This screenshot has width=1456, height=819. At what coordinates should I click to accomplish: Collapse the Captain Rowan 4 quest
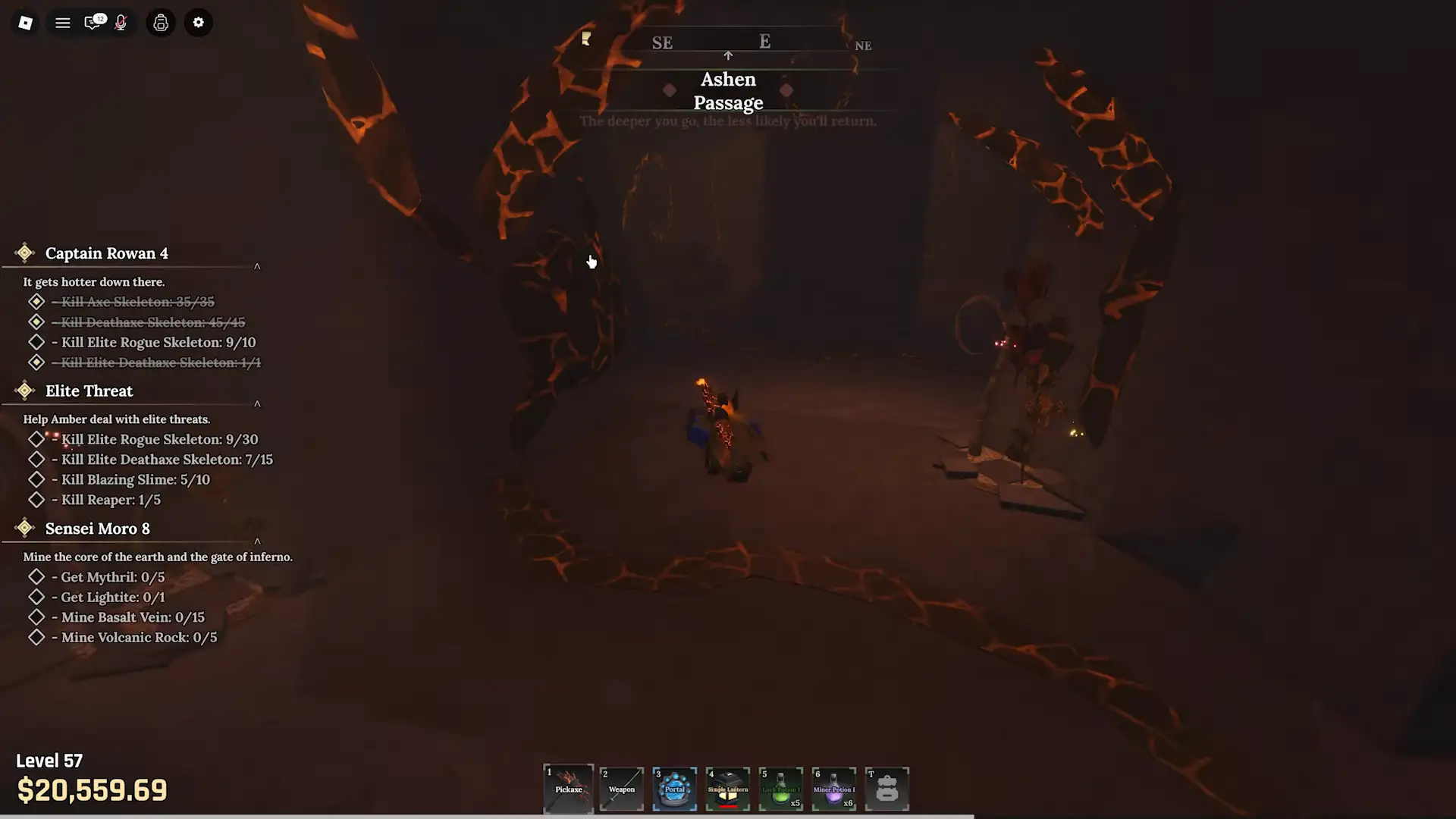click(257, 266)
